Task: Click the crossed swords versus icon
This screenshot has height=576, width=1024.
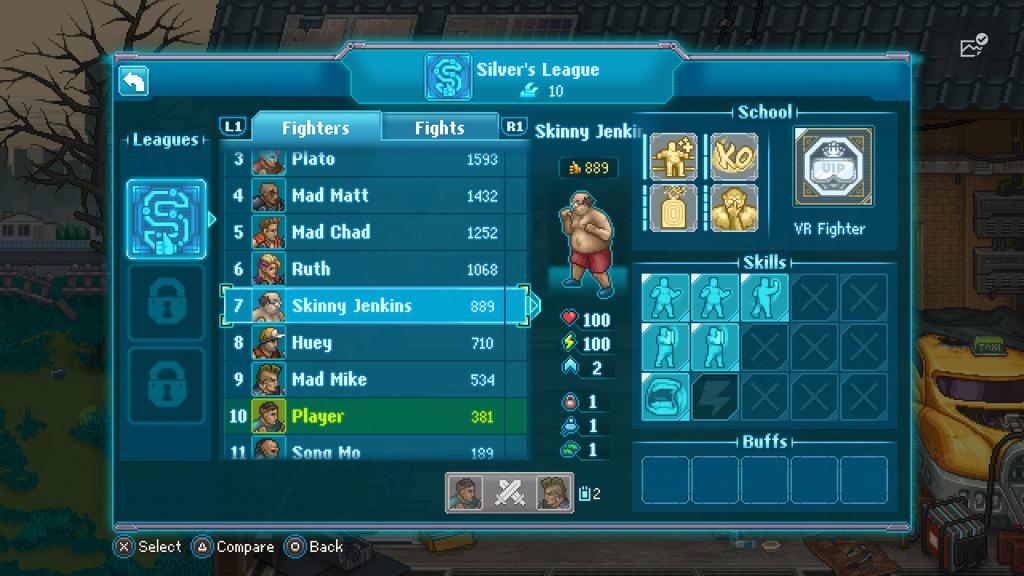Action: click(510, 492)
